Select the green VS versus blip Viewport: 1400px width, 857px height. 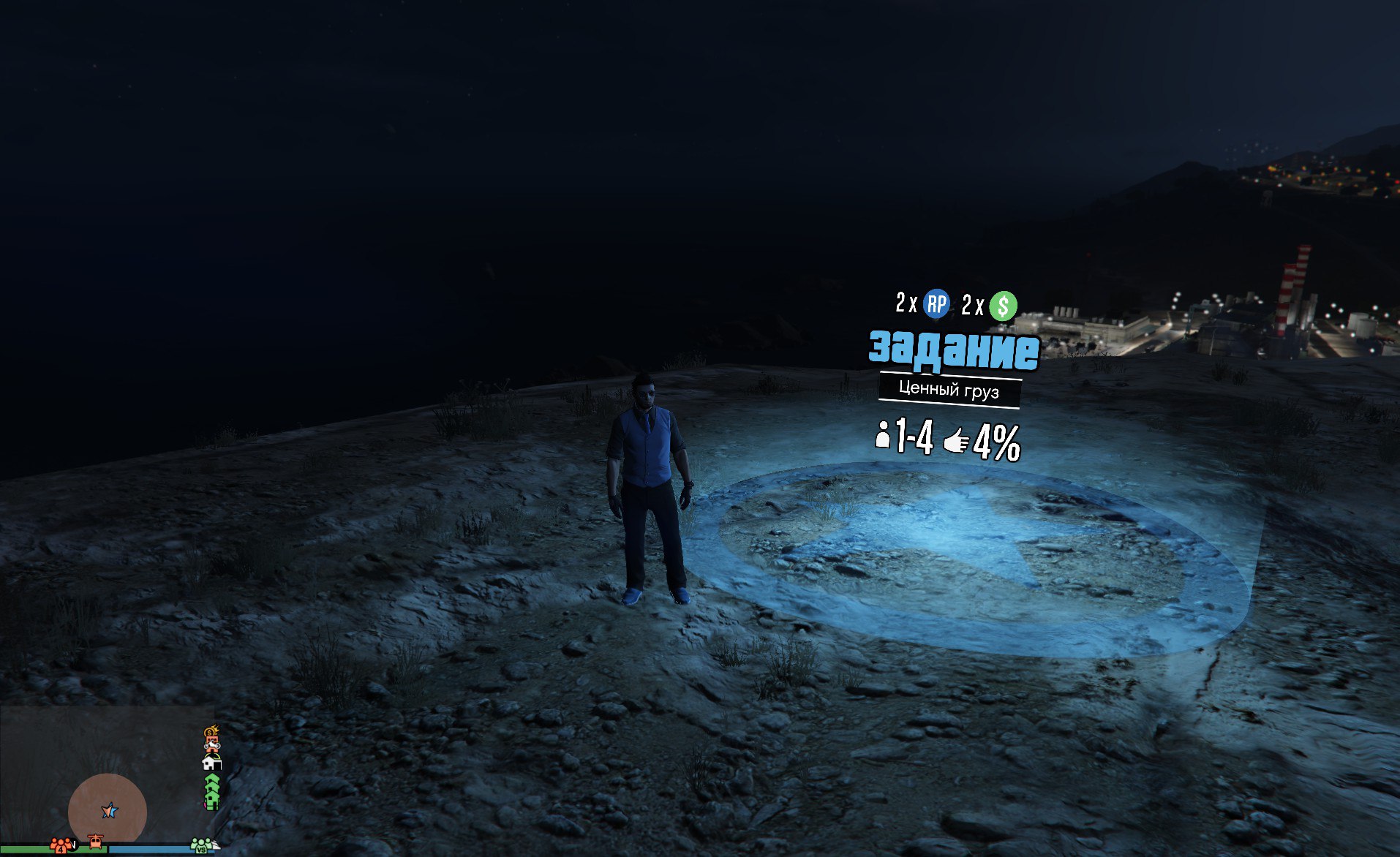(x=201, y=845)
